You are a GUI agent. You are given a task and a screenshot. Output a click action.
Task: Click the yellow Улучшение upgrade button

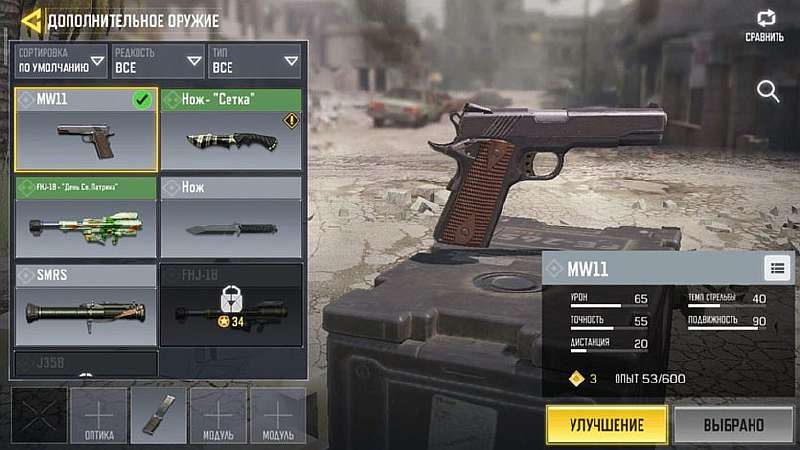[x=607, y=424]
